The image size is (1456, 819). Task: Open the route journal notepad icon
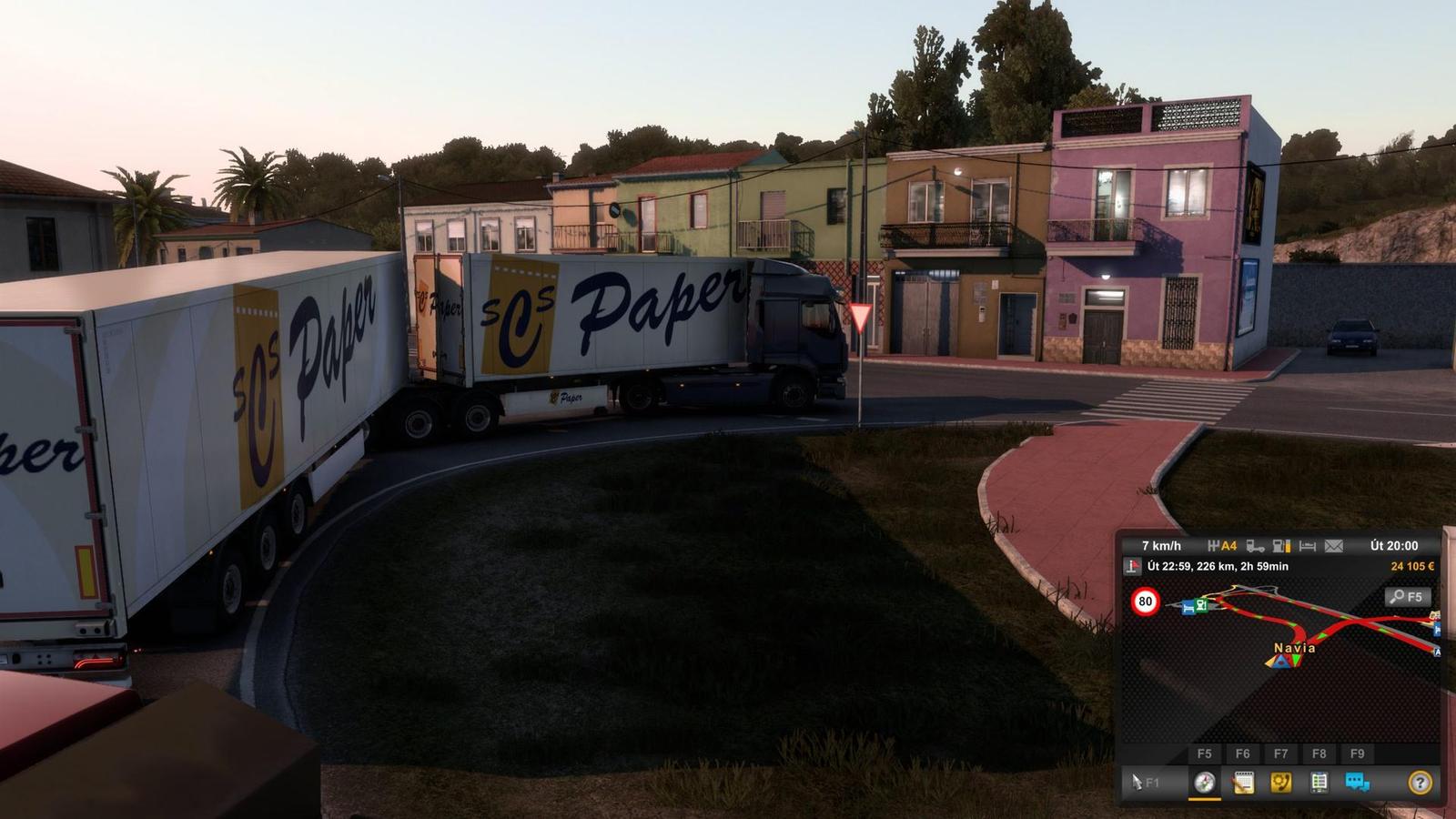point(1243,784)
